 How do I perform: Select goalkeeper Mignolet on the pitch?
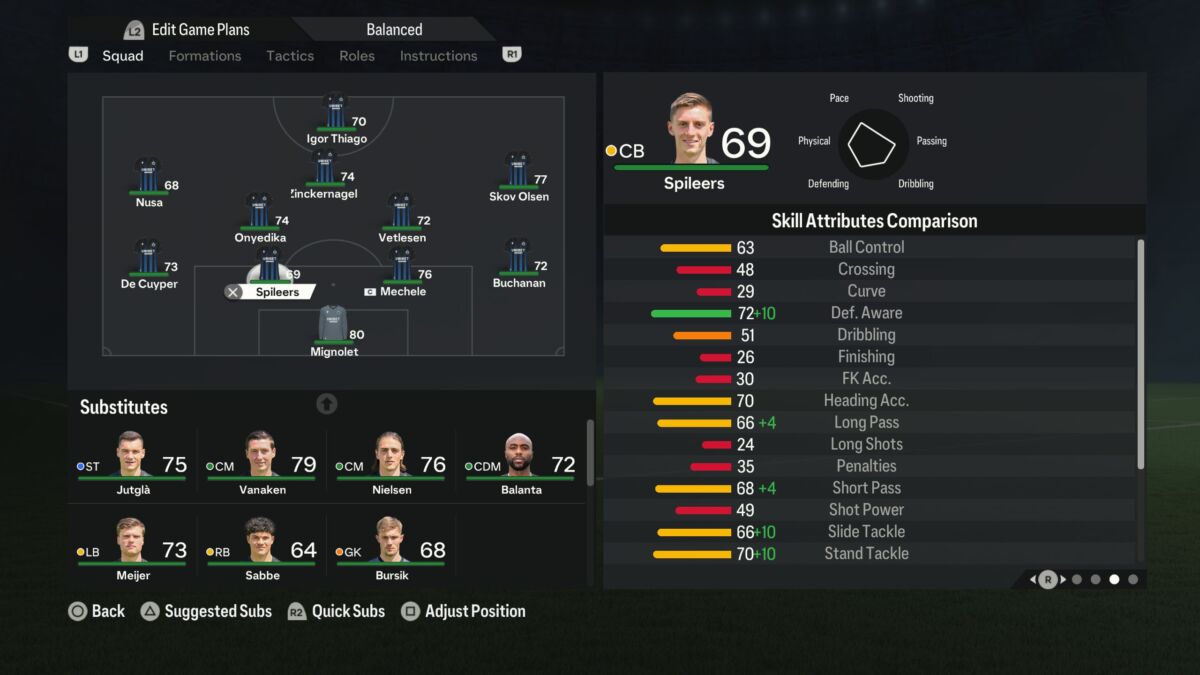[333, 329]
